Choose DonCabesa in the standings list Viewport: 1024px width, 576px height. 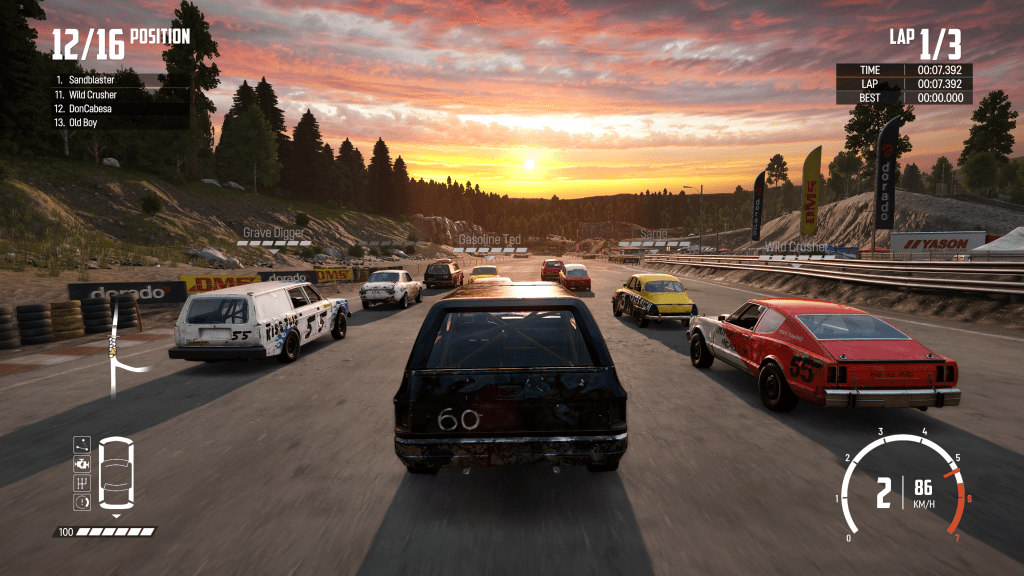(90, 108)
